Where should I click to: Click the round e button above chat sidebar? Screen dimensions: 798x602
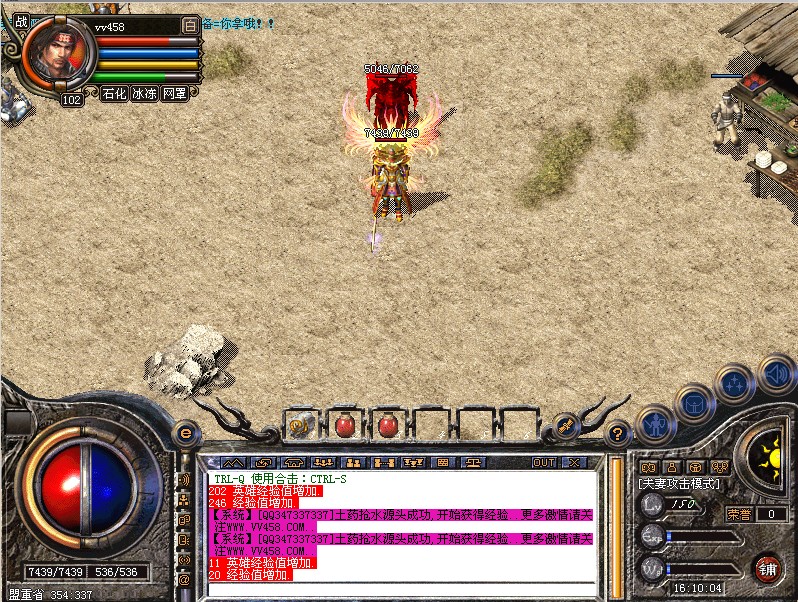coord(184,434)
